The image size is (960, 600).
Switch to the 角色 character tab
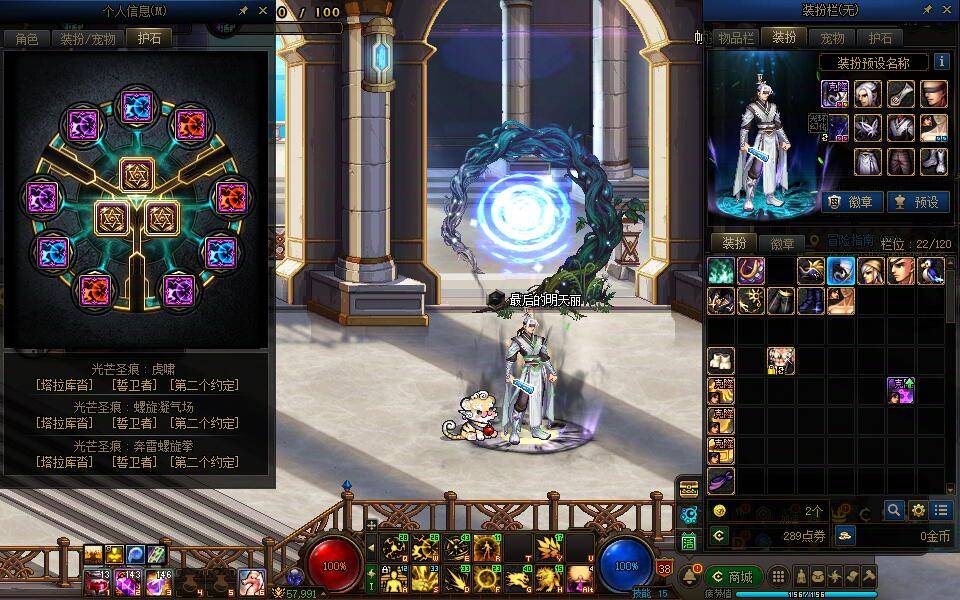coord(26,39)
